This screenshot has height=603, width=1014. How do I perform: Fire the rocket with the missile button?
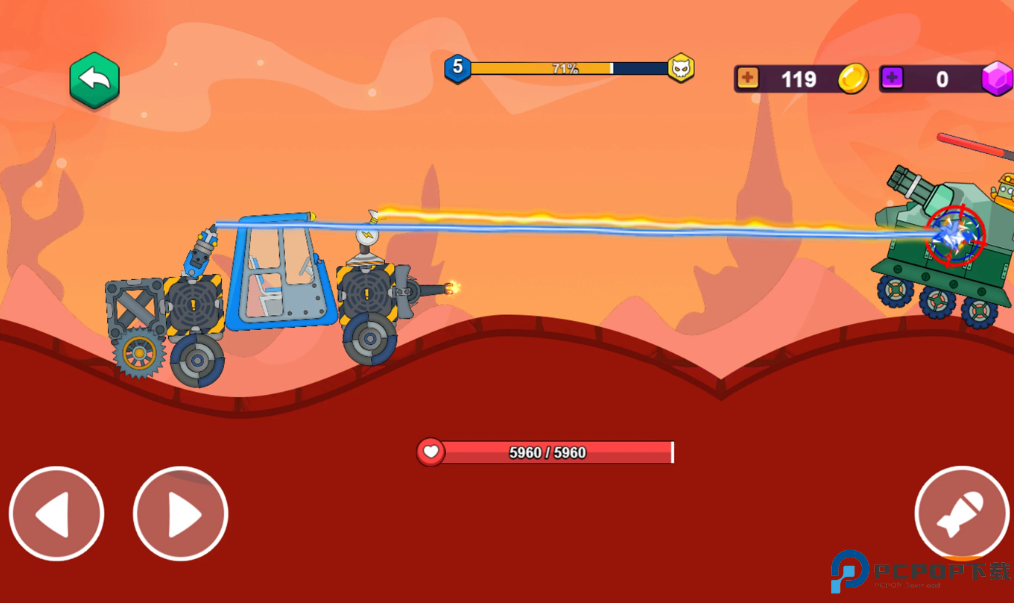point(961,513)
